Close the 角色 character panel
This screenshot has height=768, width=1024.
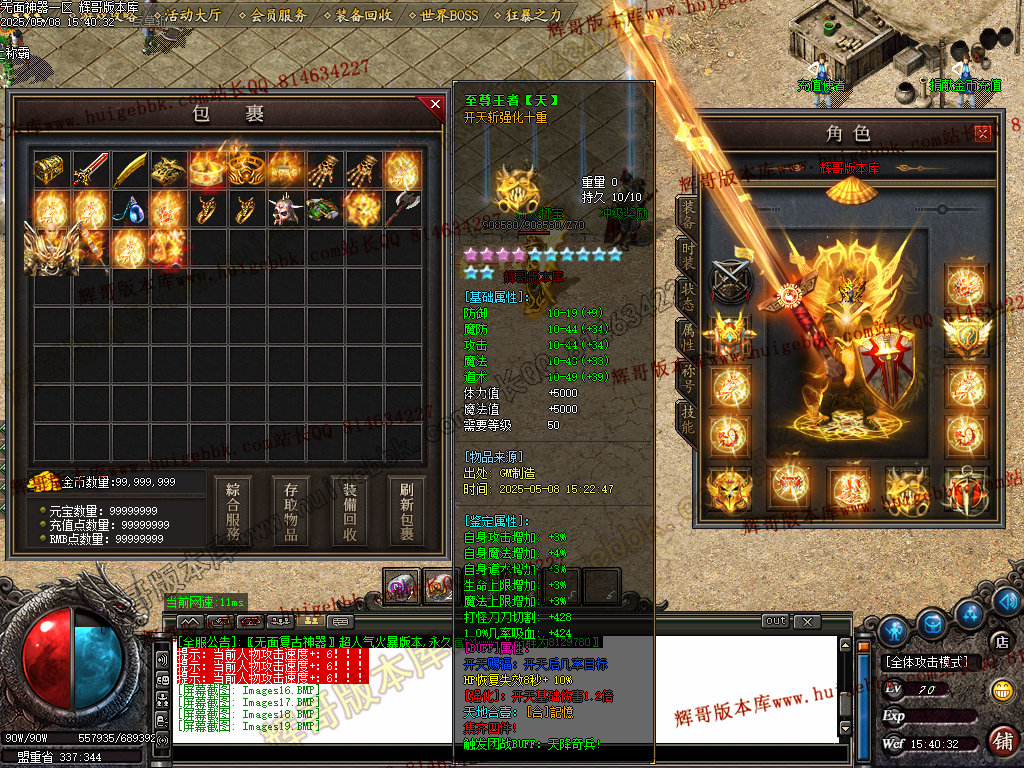click(983, 133)
